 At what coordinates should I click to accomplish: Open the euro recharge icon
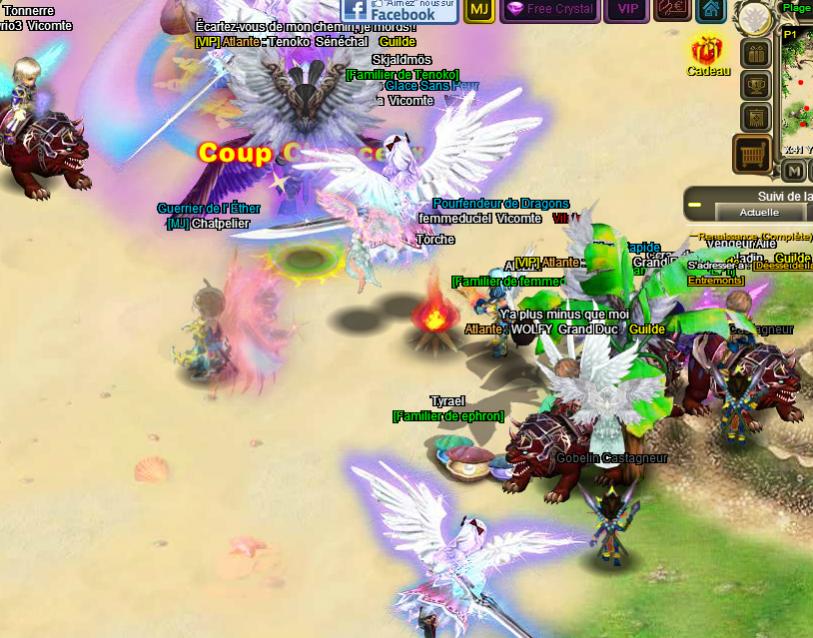672,9
